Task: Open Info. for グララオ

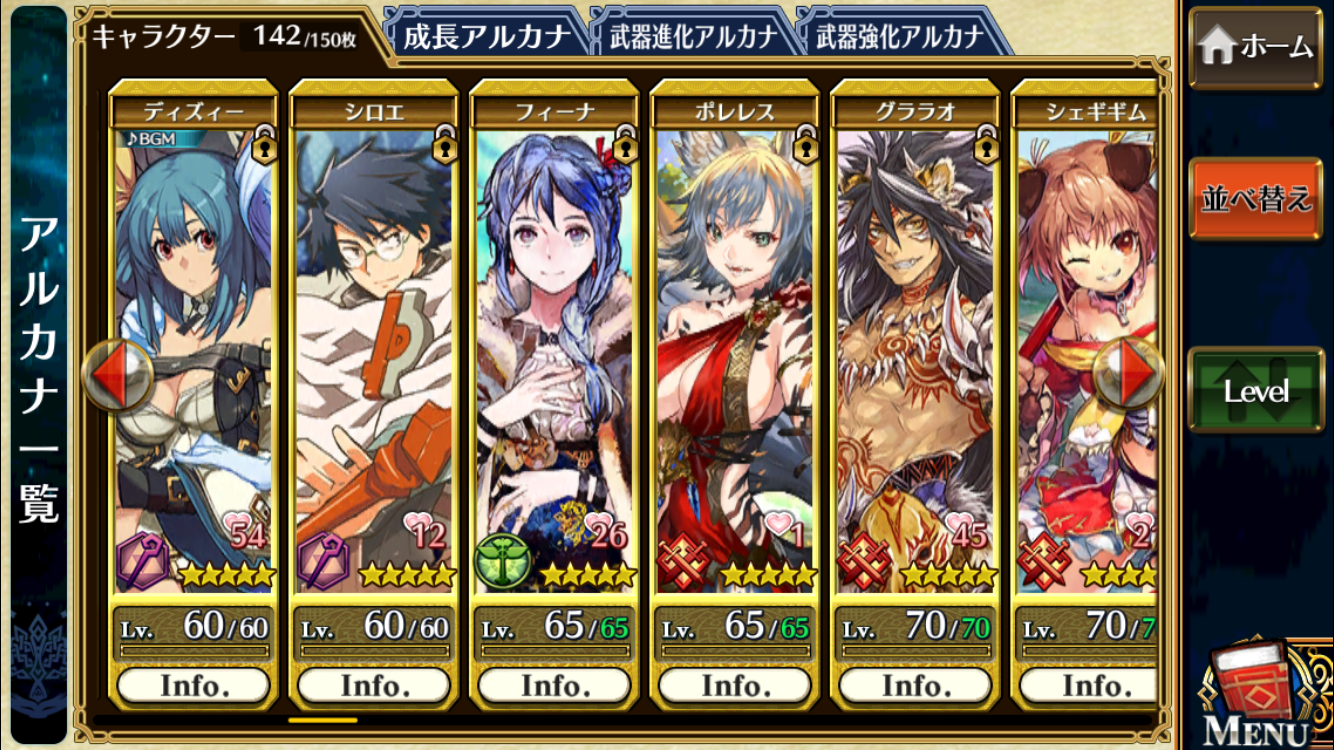Action: point(915,685)
